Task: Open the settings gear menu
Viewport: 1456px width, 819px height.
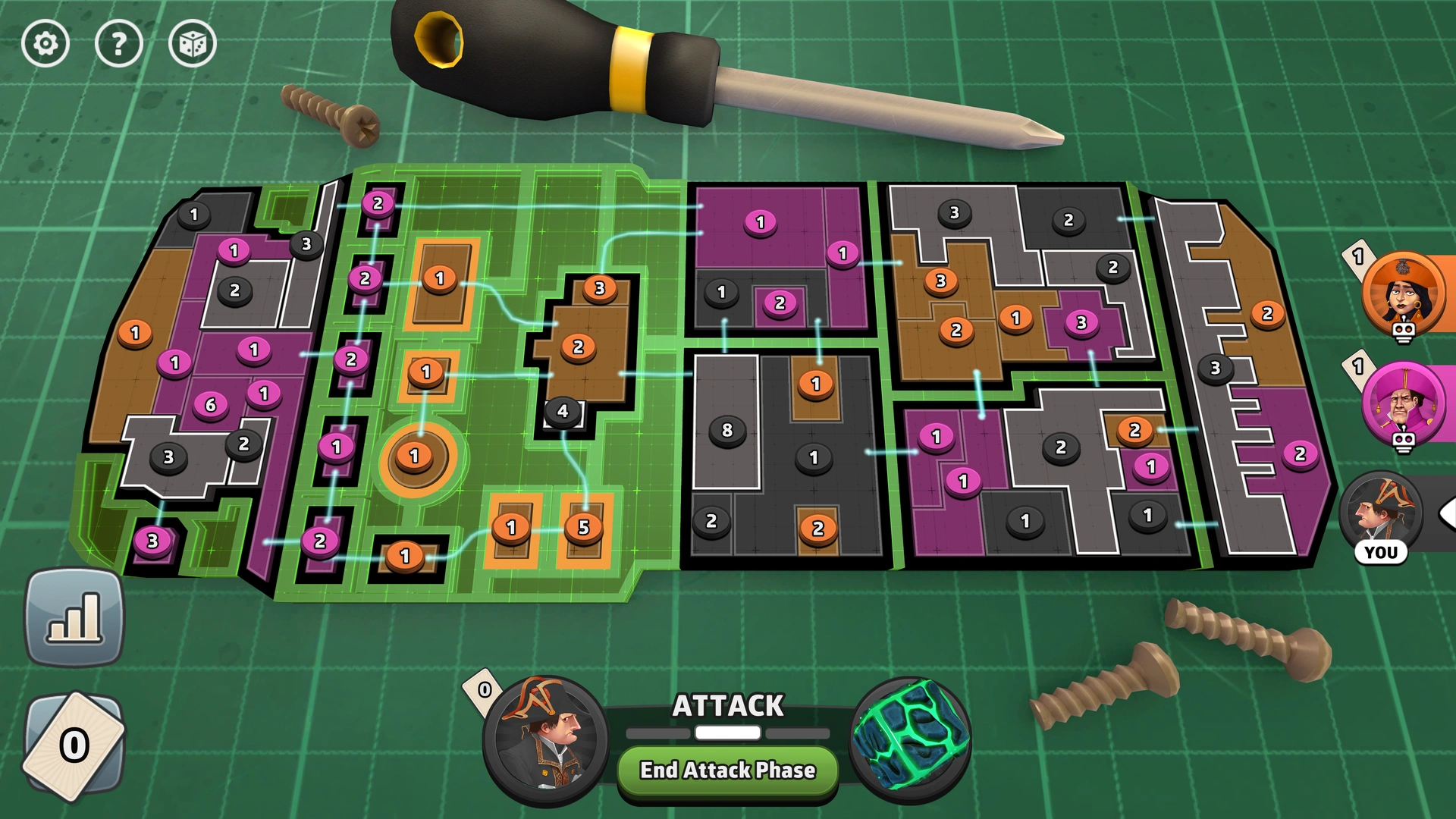Action: pos(45,44)
